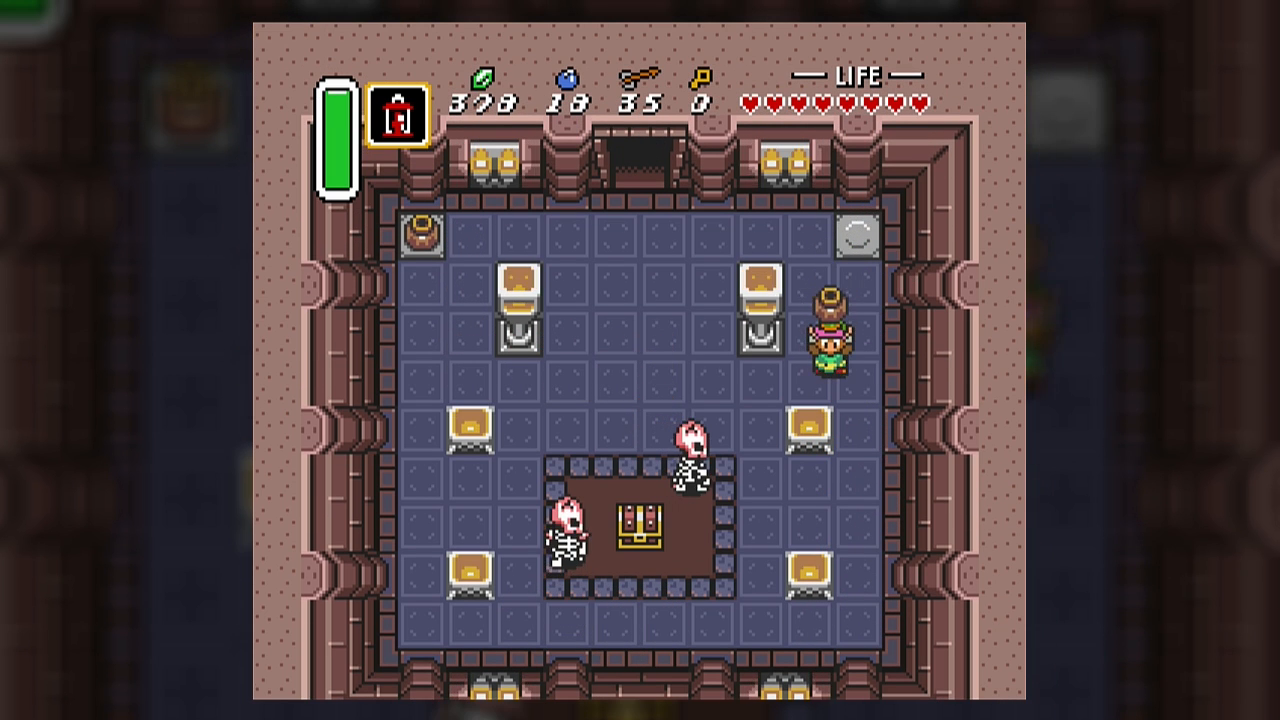This screenshot has height=720, width=1280.
Task: Select the equipped lantern item box
Action: click(398, 116)
